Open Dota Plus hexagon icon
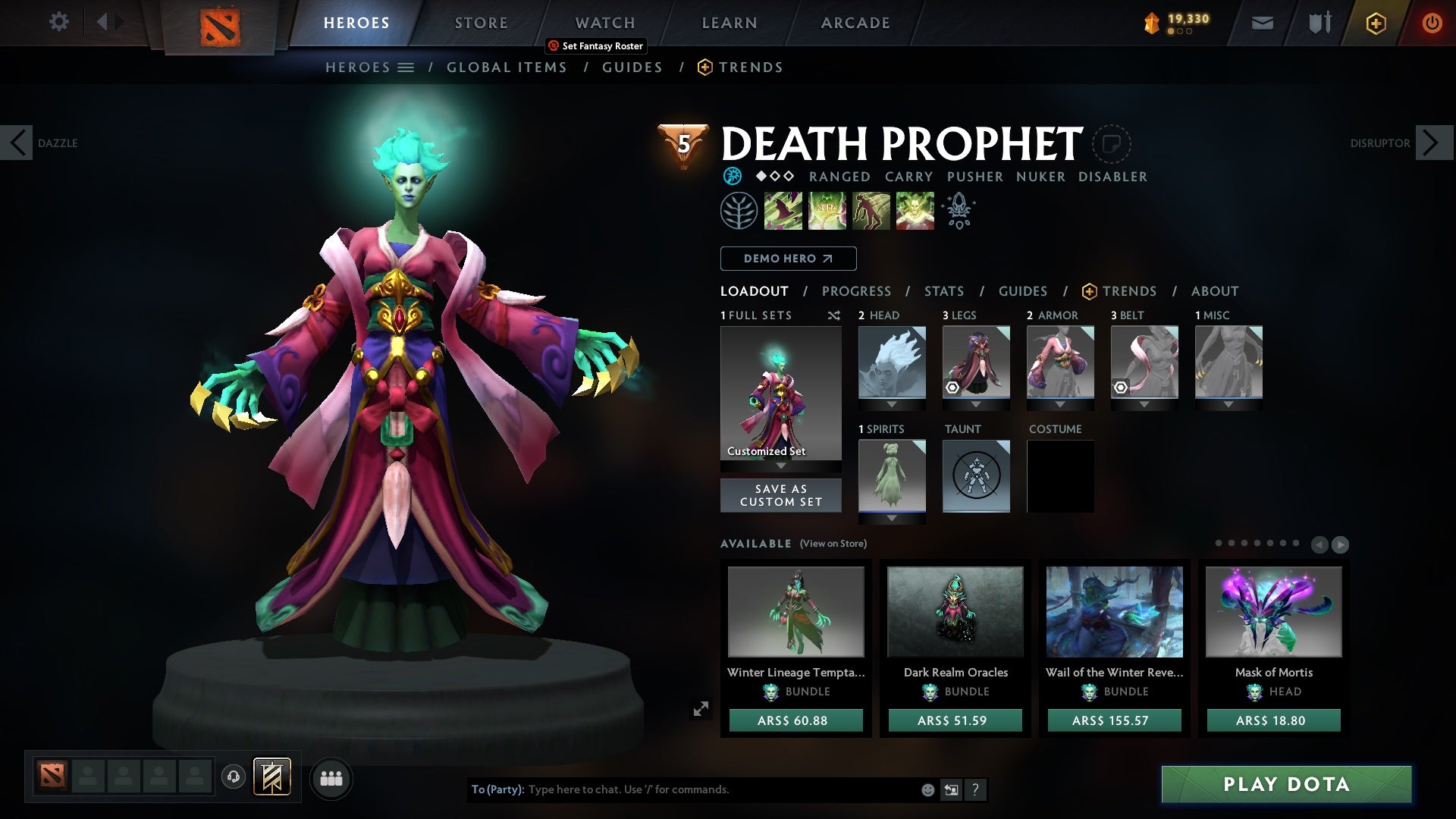The image size is (1456, 819). click(1375, 23)
